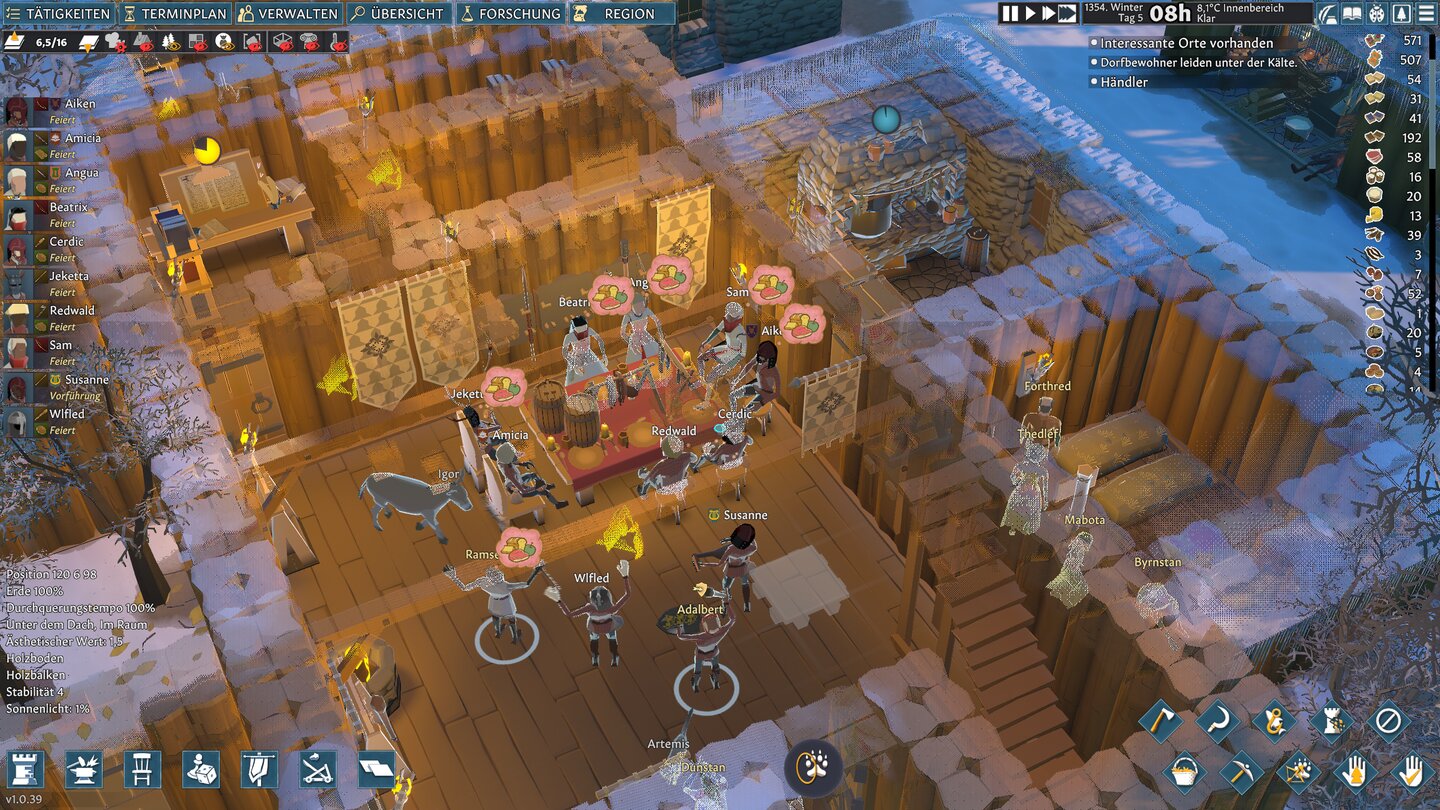This screenshot has height=810, width=1440.
Task: Open the Forschung research screen
Action: point(510,14)
